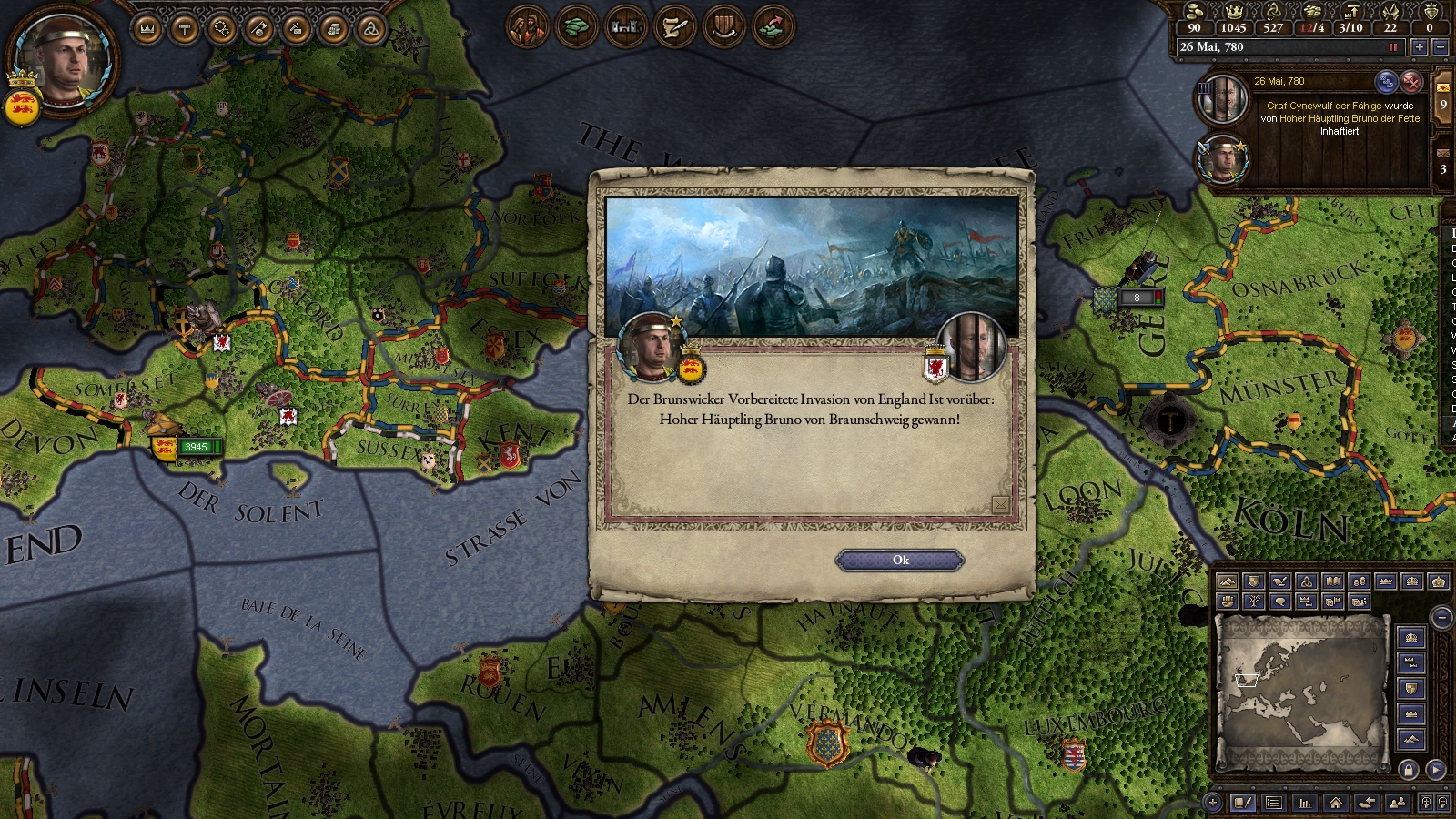The width and height of the screenshot is (1456, 819).
Task: Open the Religion tab with the triquetra icon
Action: pyautogui.click(x=370, y=29)
